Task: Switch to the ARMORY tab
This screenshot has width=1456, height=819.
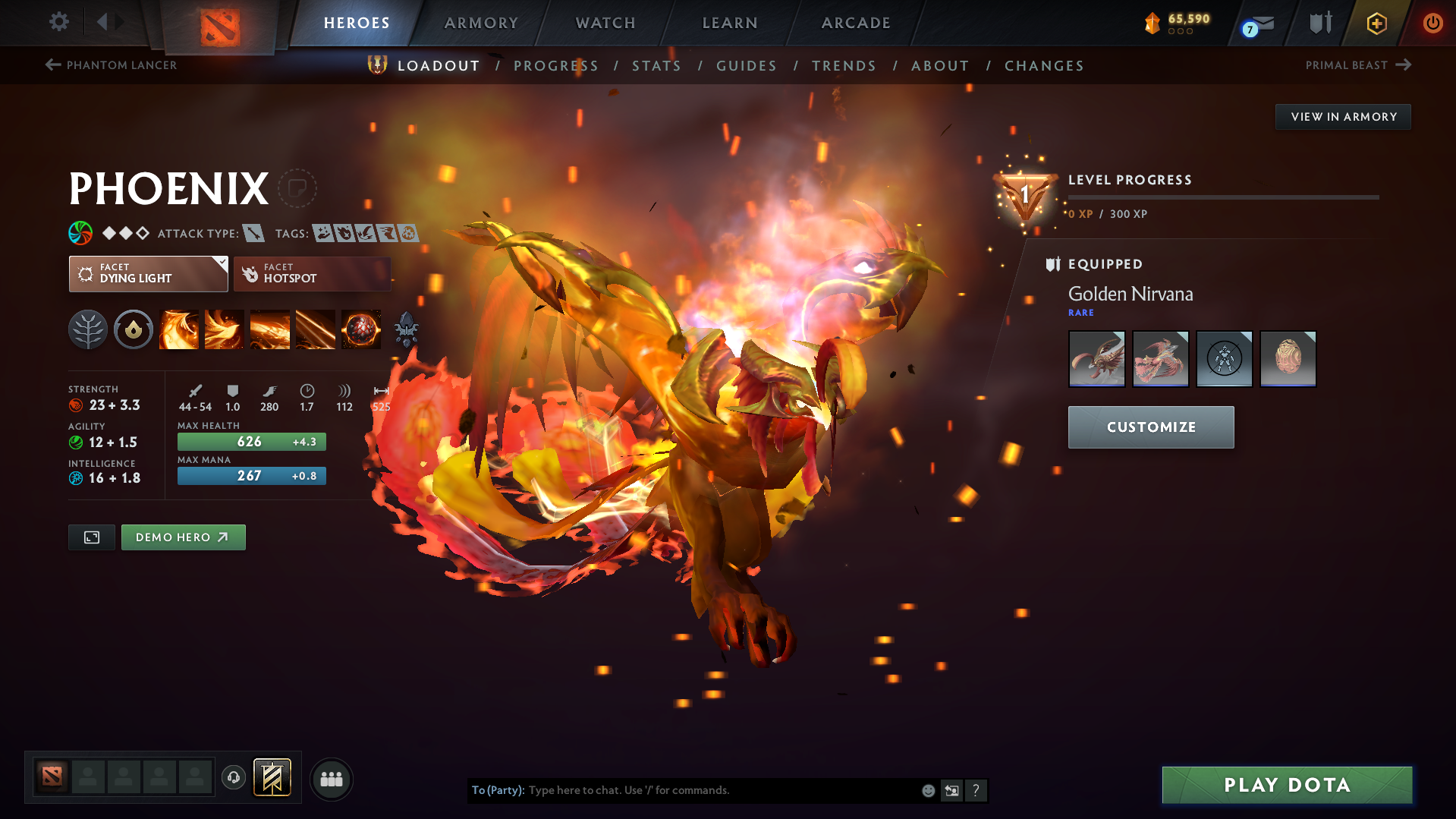Action: point(481,23)
